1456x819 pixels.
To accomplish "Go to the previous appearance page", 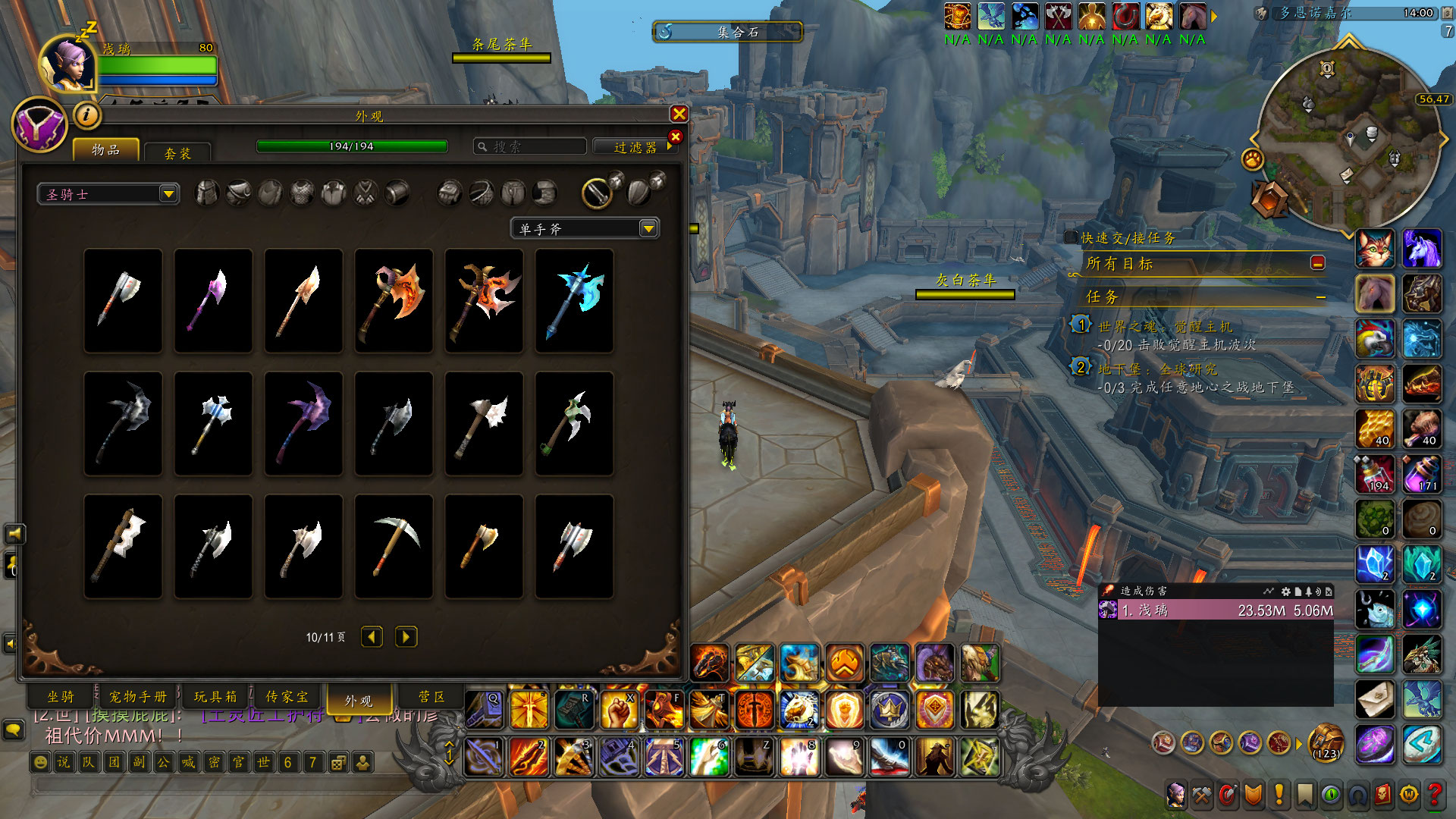I will [372, 637].
